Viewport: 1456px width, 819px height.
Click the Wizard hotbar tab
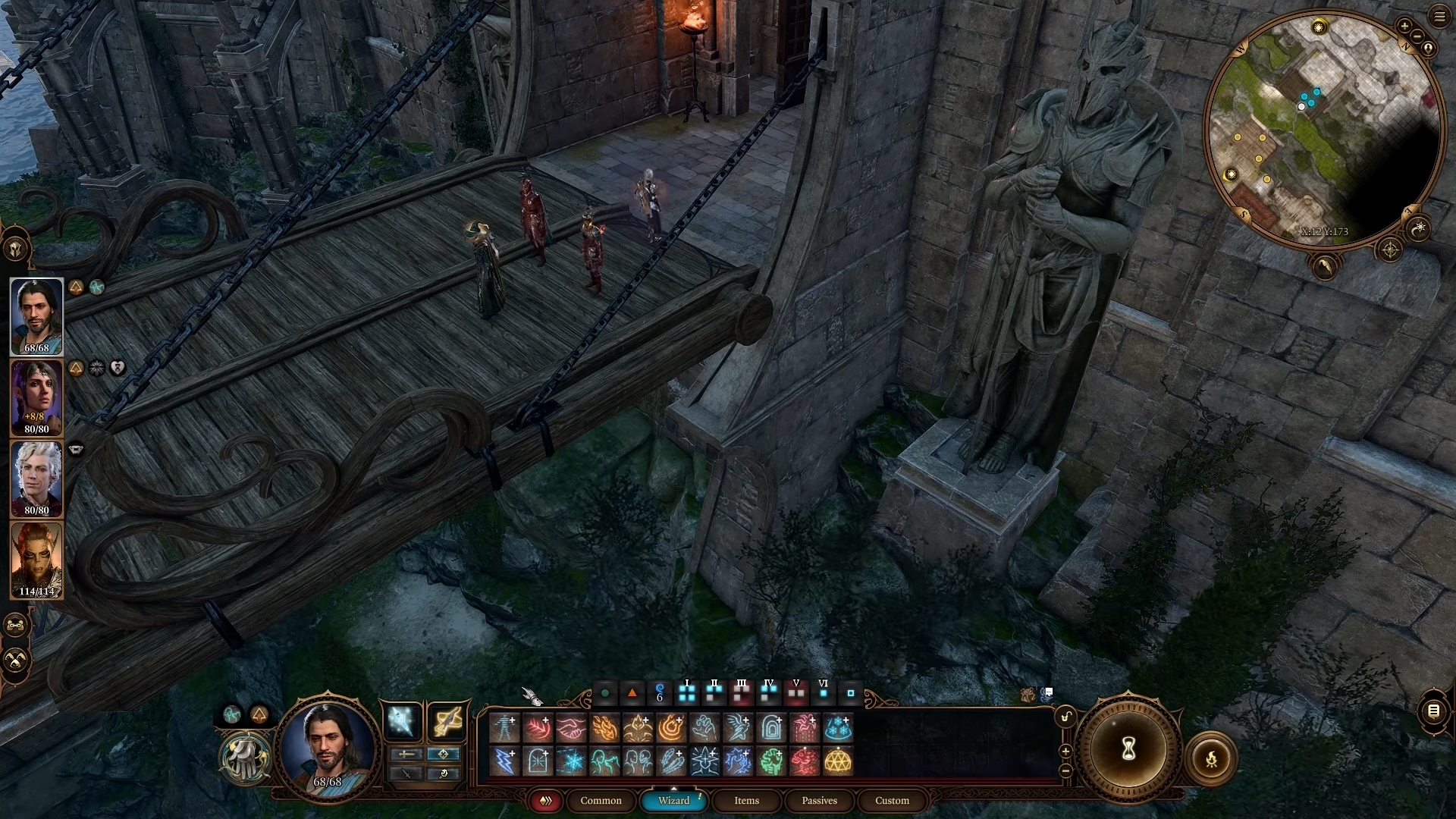click(x=673, y=801)
